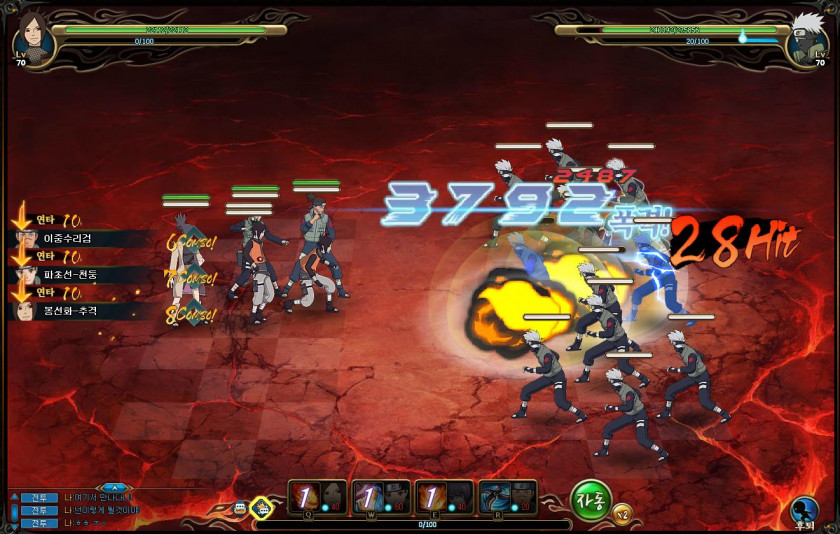Expand the chat log with the arrow
The height and width of the screenshot is (534, 840).
pos(111,487)
